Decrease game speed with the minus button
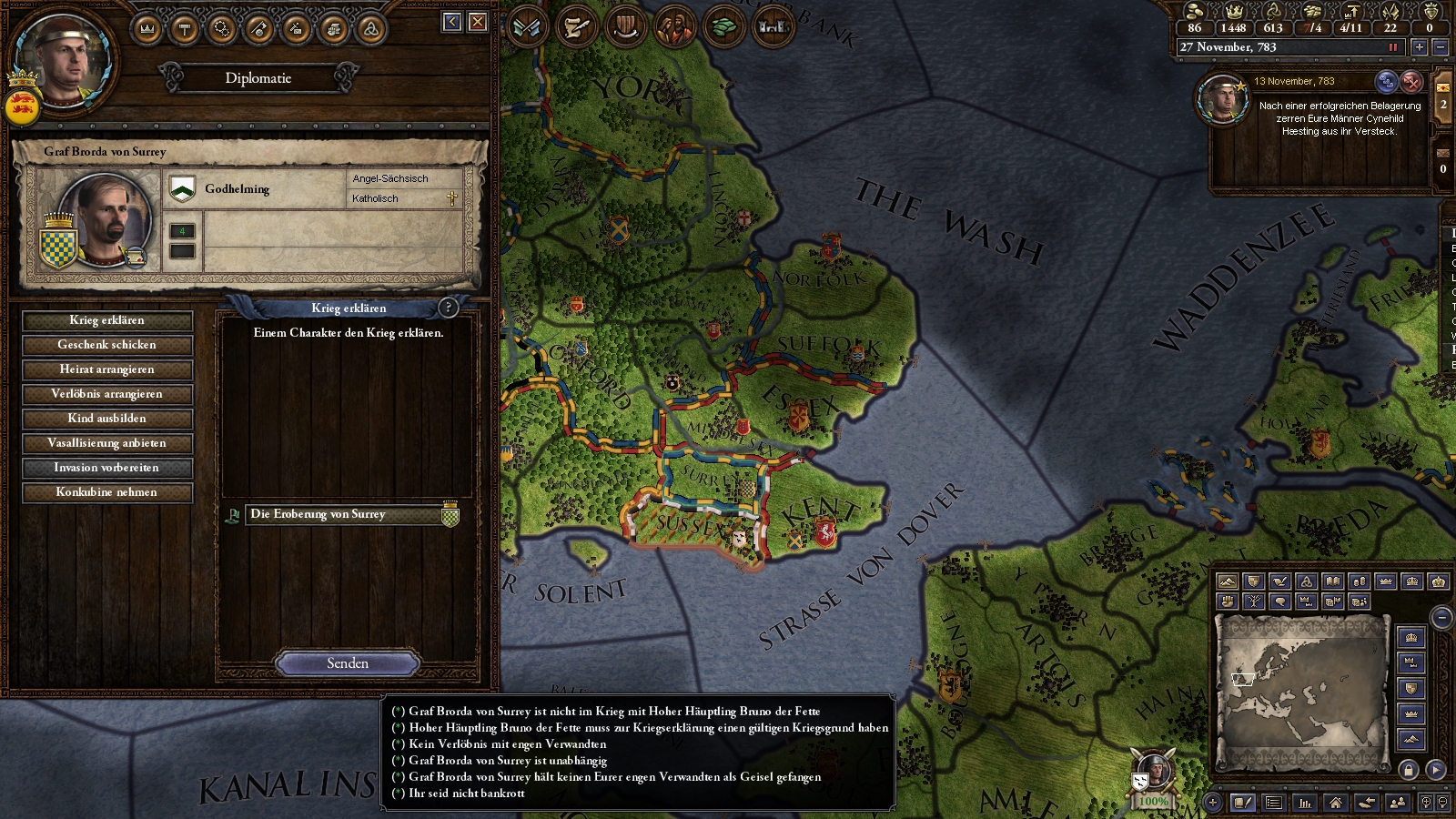Image resolution: width=1456 pixels, height=819 pixels. coord(1440,47)
